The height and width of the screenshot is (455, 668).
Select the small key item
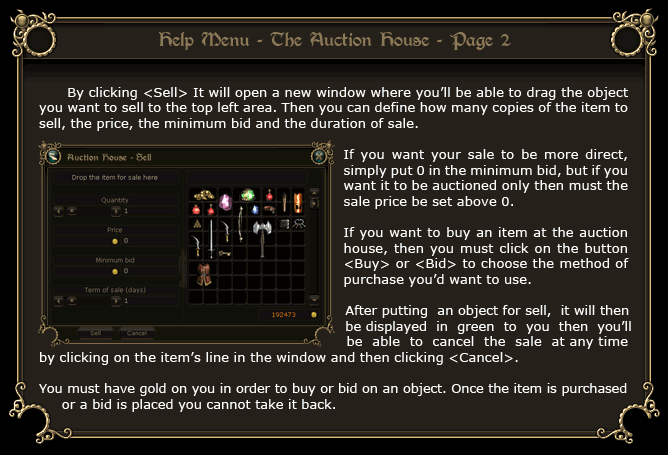(226, 253)
